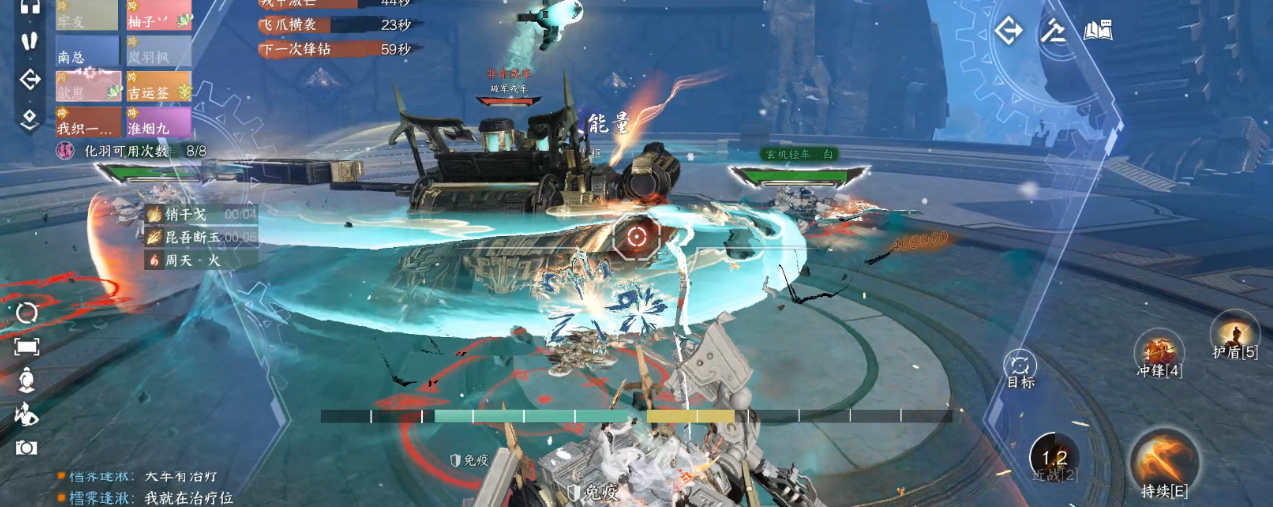
Task: Select the hammer icon at top right
Action: [x=1053, y=31]
